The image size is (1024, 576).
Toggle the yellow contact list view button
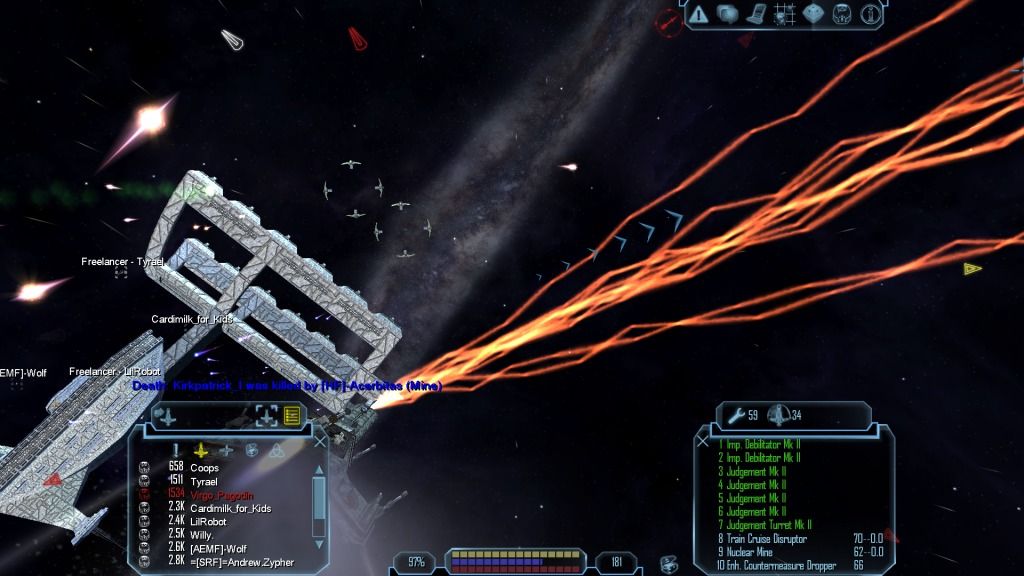(x=292, y=416)
